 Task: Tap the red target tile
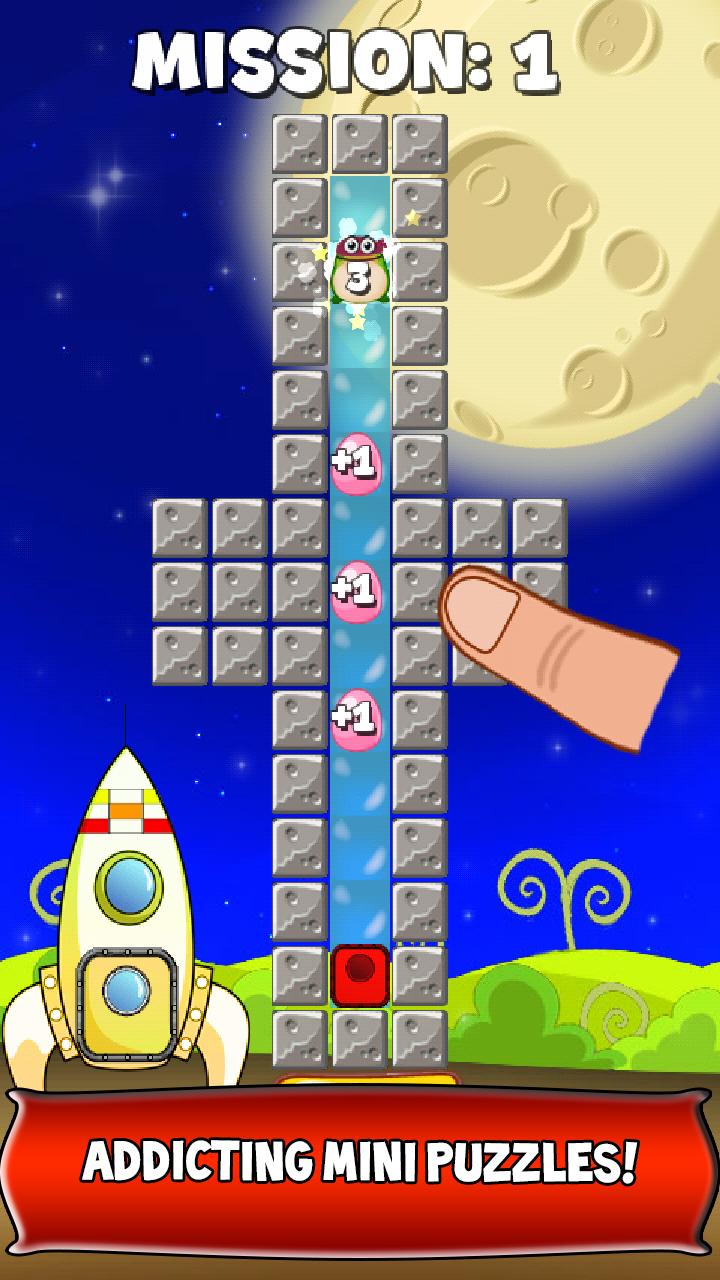click(360, 975)
